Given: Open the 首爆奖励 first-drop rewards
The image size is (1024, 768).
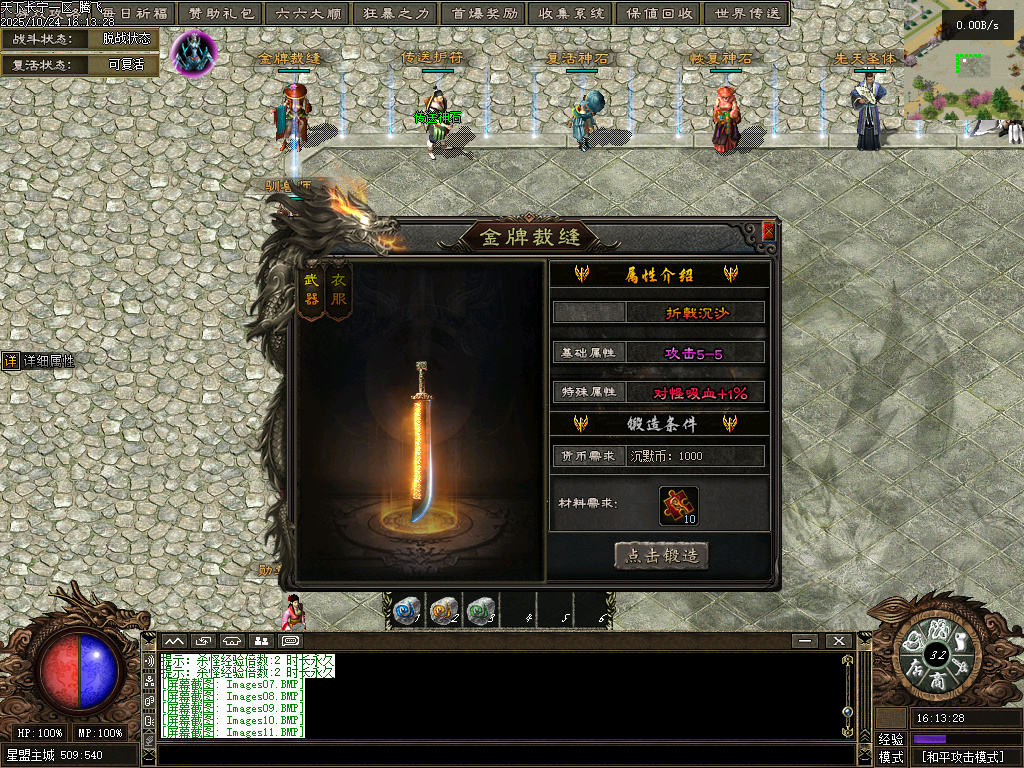Looking at the screenshot, I should coord(482,13).
